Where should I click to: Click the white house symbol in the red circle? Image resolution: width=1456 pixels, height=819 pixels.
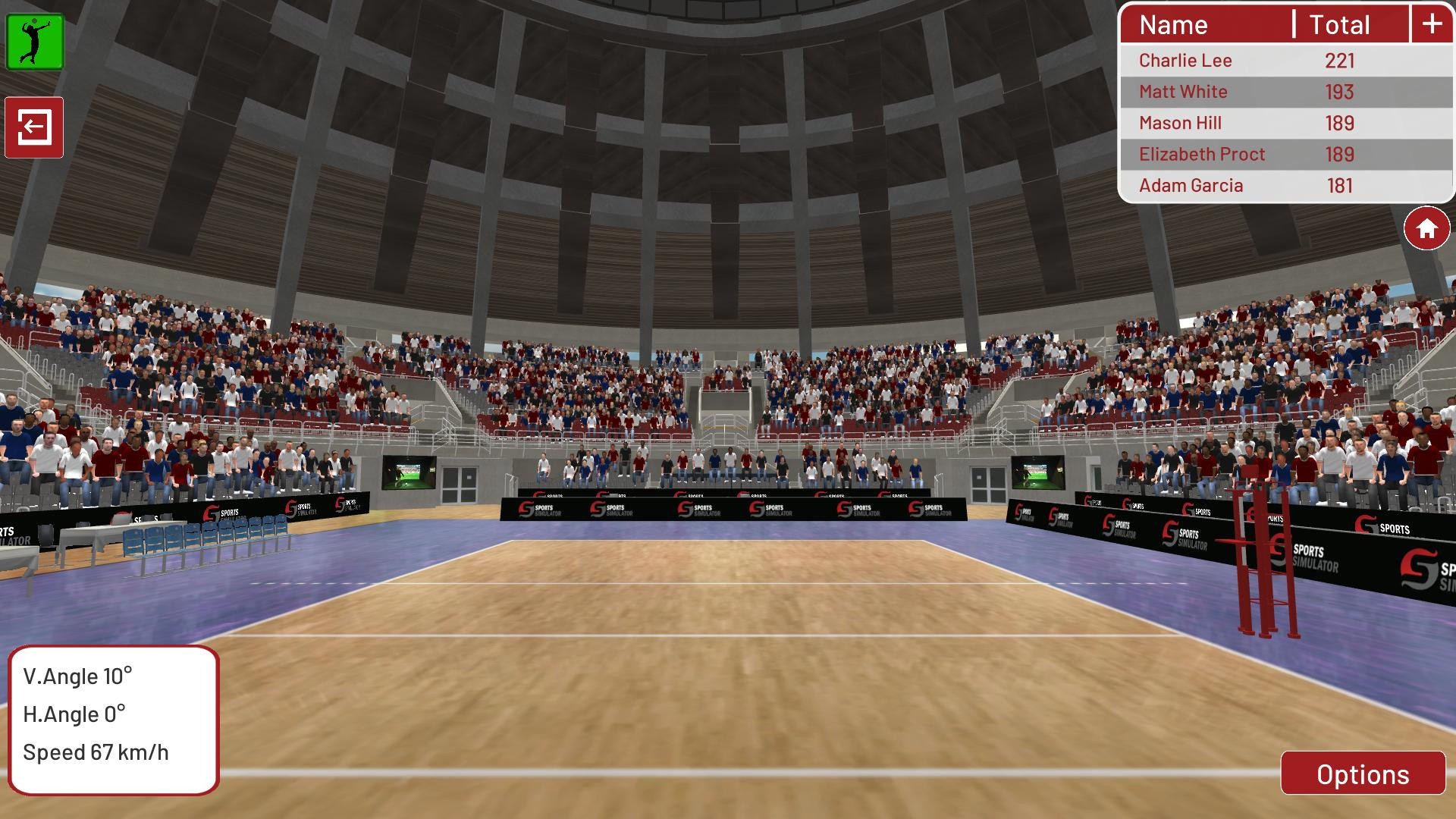[1429, 227]
